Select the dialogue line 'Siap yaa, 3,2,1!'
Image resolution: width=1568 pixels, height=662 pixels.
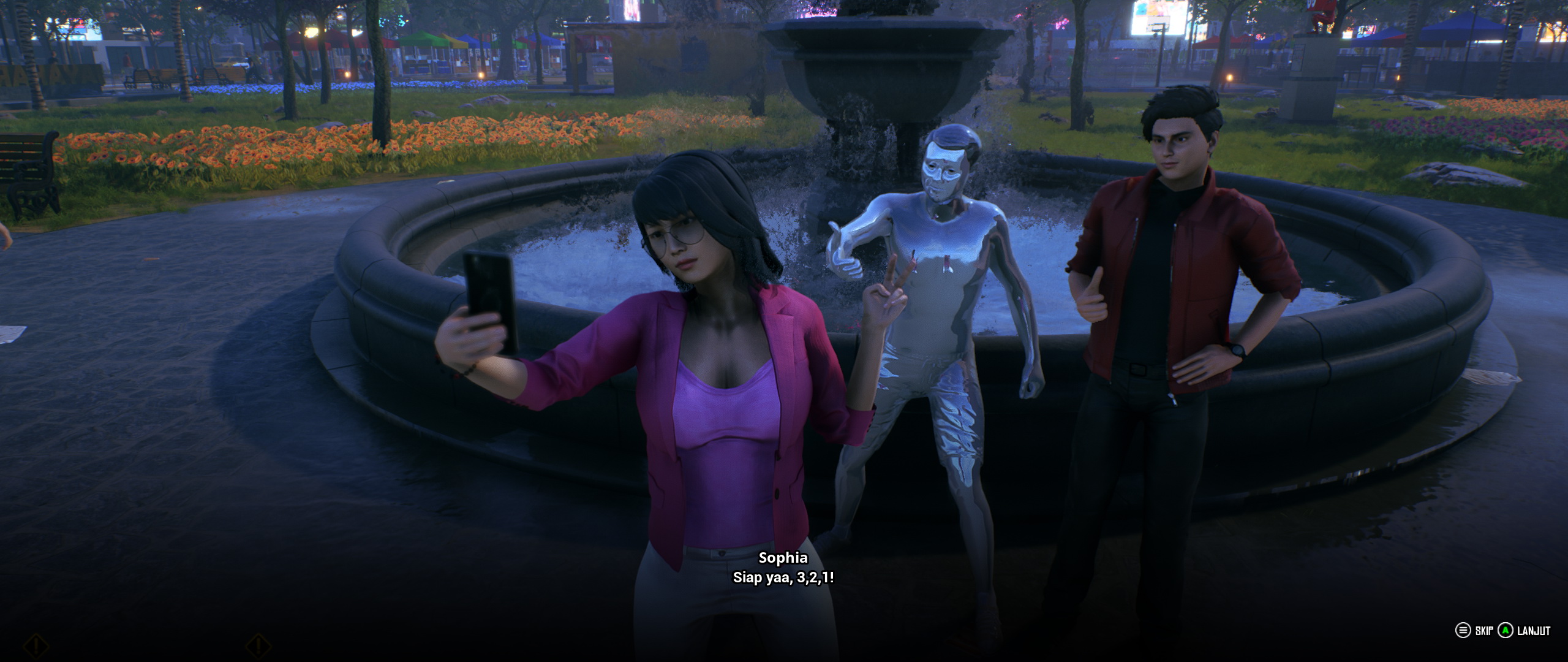783,577
